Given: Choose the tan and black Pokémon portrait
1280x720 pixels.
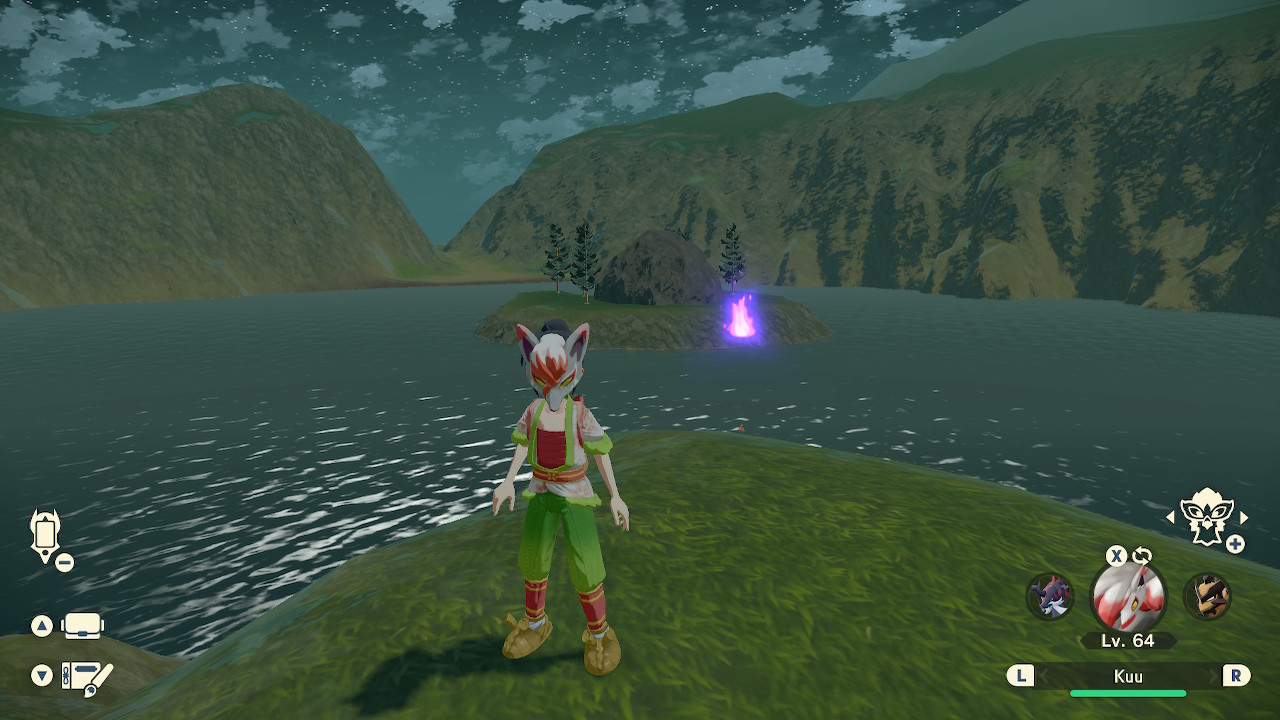Looking at the screenshot, I should 1207,597.
